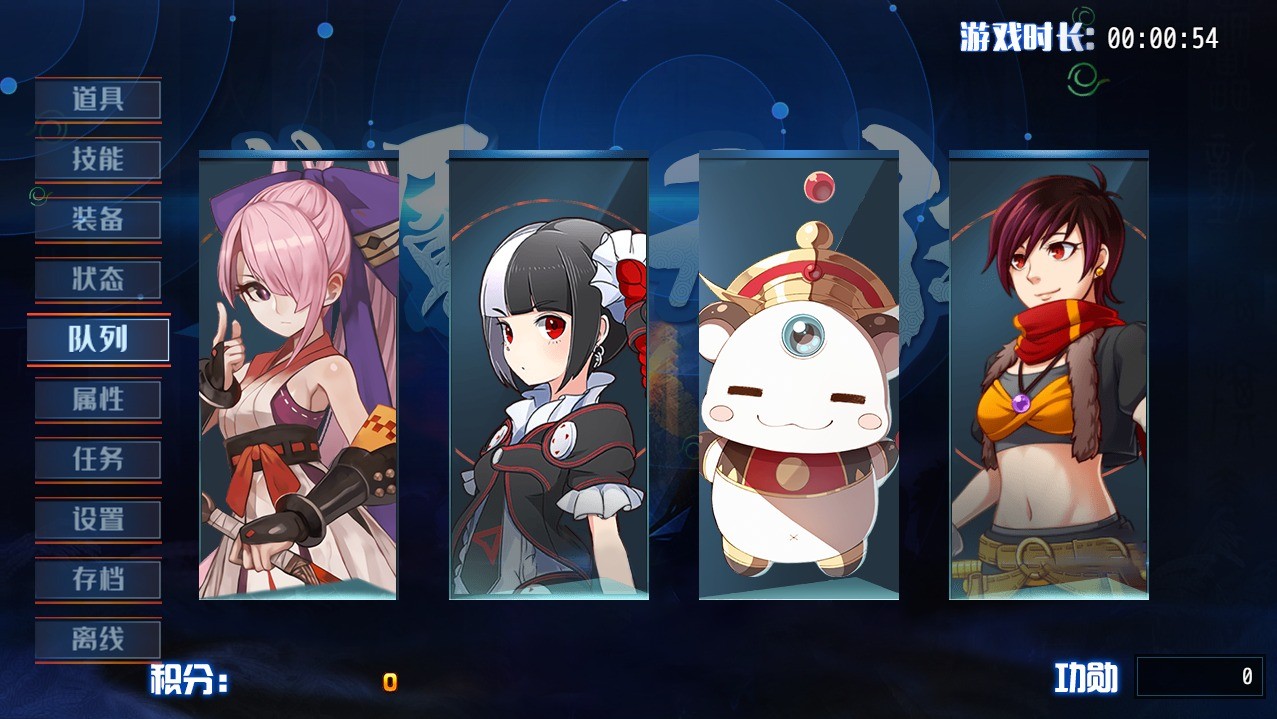View the 任务 quest list
The width and height of the screenshot is (1277, 719).
98,460
